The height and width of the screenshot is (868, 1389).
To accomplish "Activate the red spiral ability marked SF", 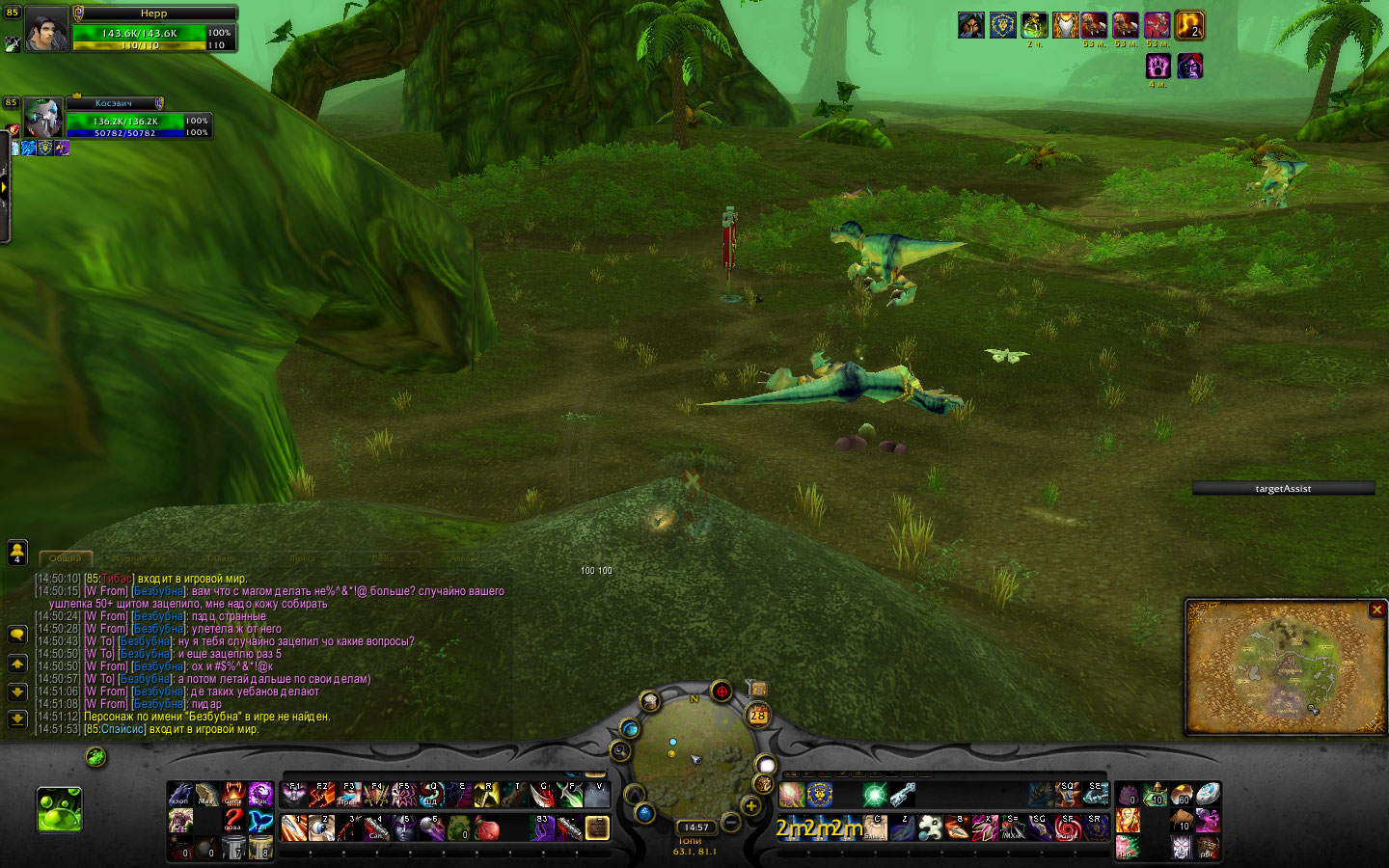I will tap(1067, 827).
